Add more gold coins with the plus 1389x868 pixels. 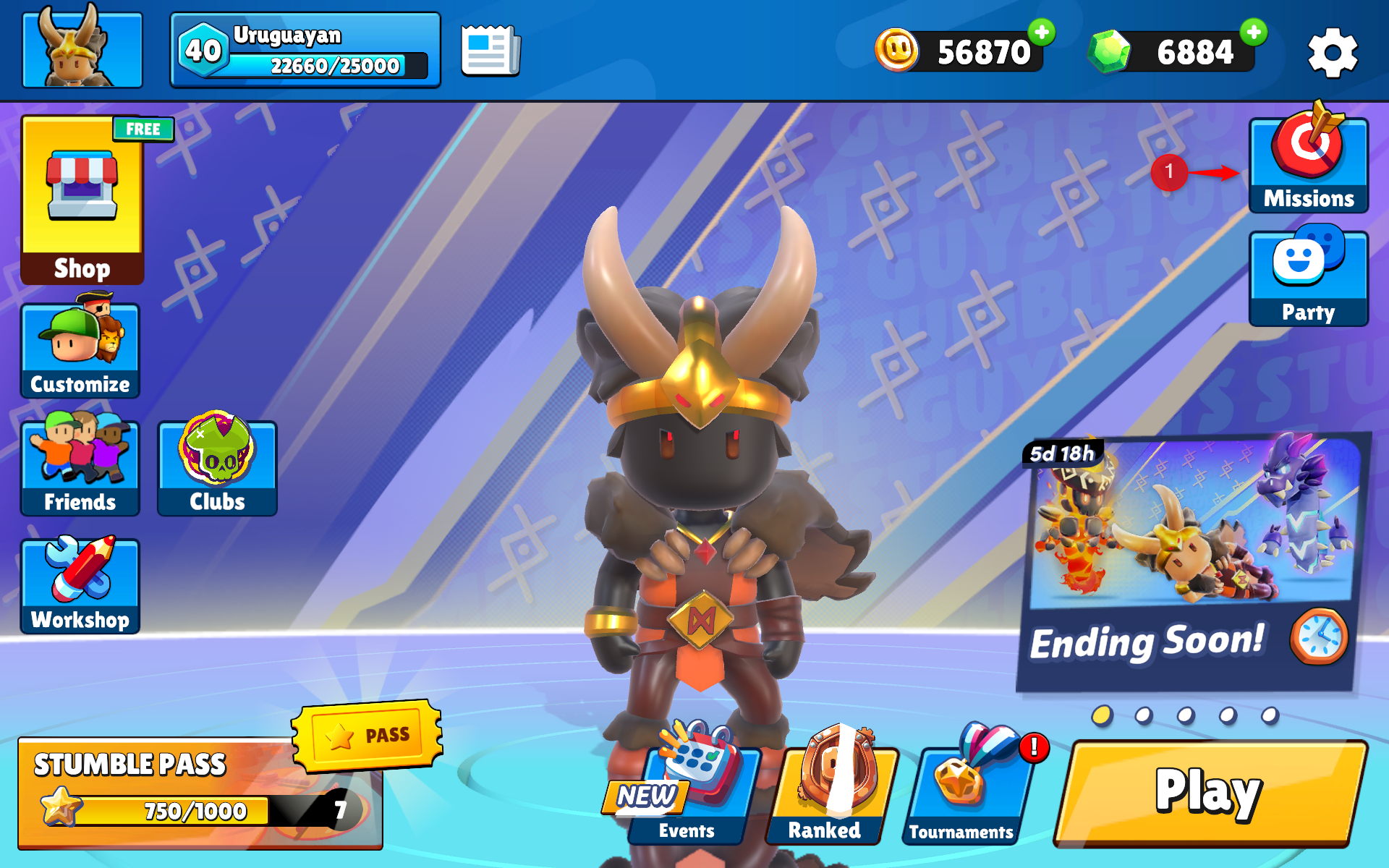pos(1042,33)
